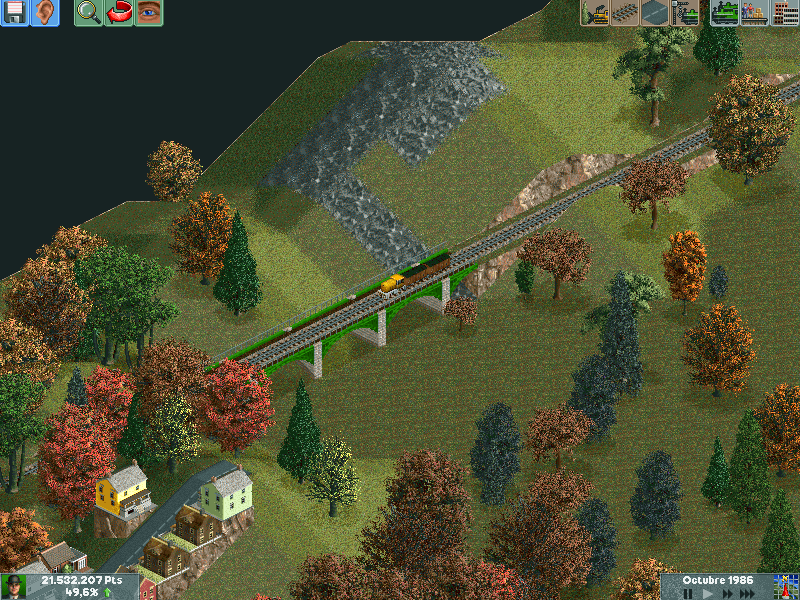Click the player company portrait
Screen dimensions: 800x600
[x=14, y=586]
